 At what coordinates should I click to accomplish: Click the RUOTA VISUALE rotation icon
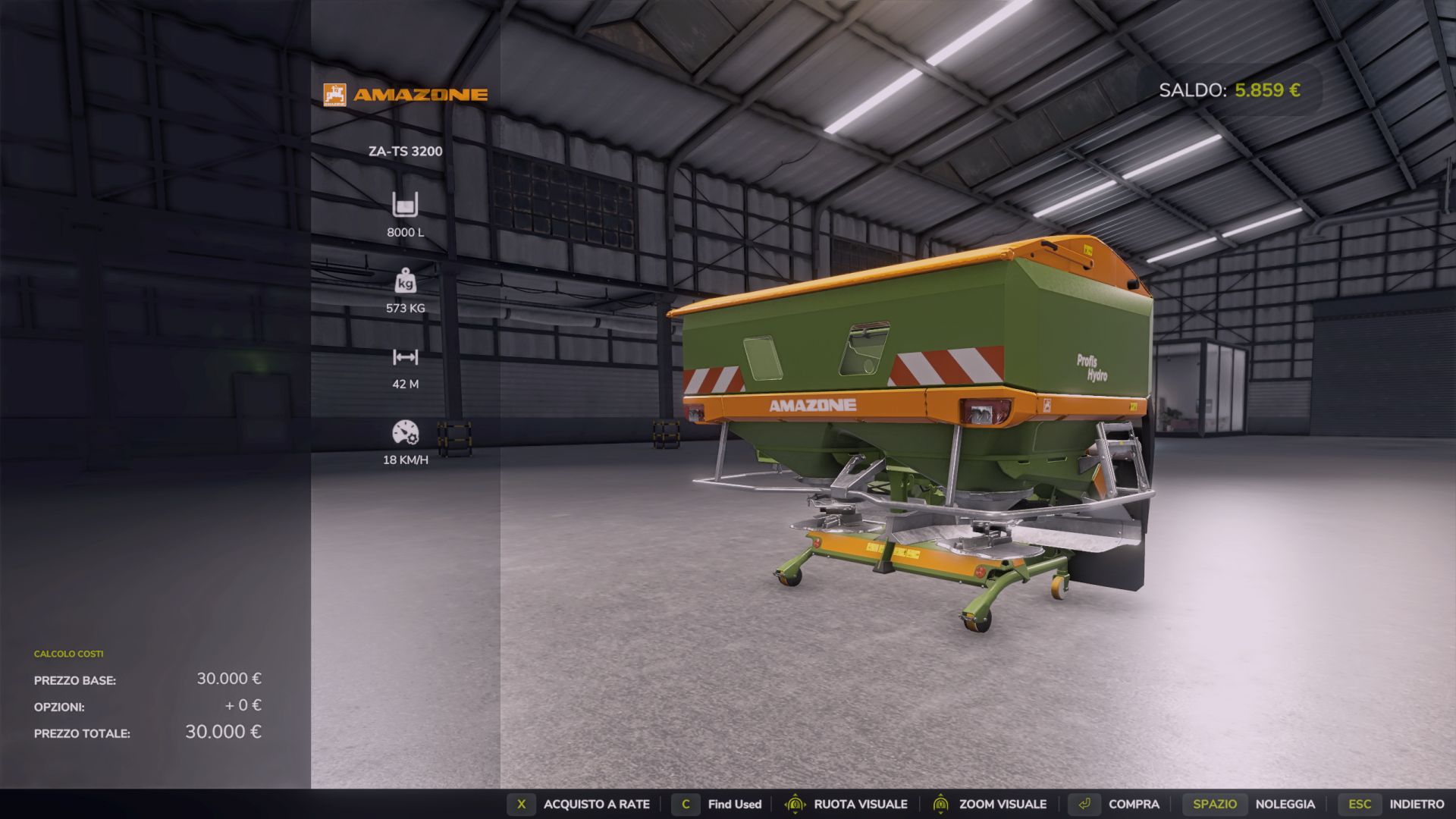[x=793, y=804]
